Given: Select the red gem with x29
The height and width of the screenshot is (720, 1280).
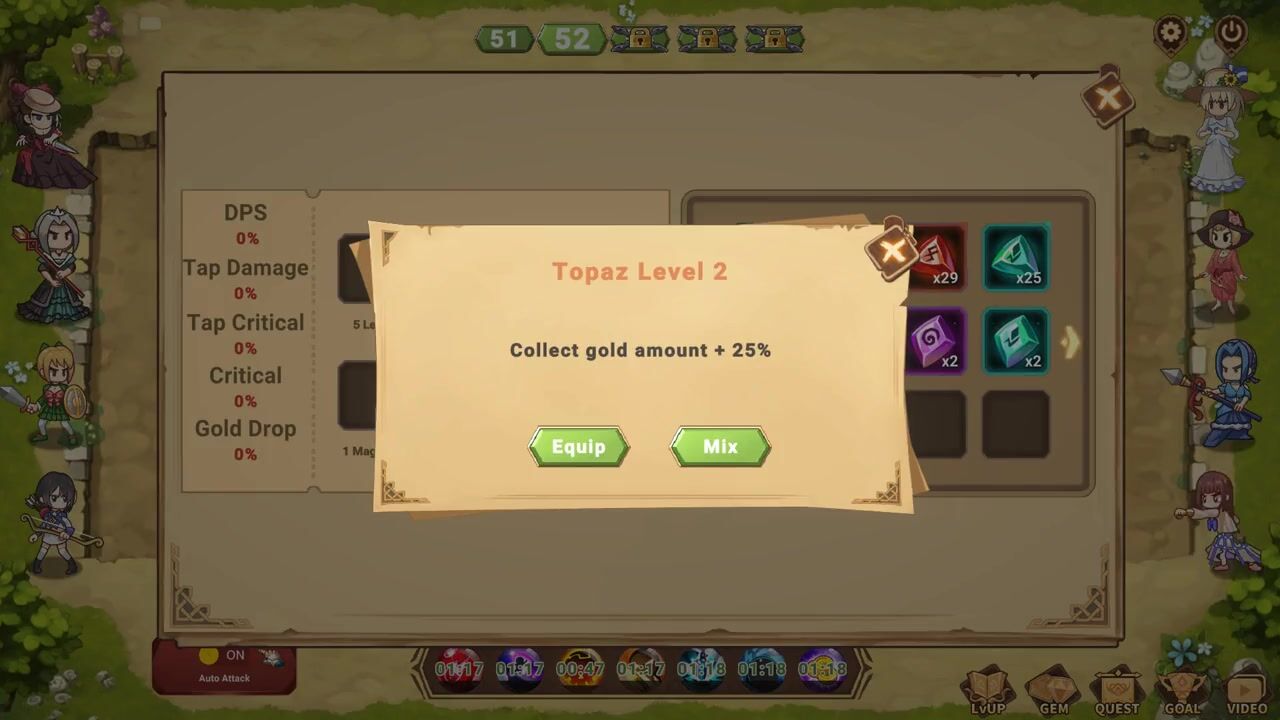Looking at the screenshot, I should pyautogui.click(x=937, y=258).
